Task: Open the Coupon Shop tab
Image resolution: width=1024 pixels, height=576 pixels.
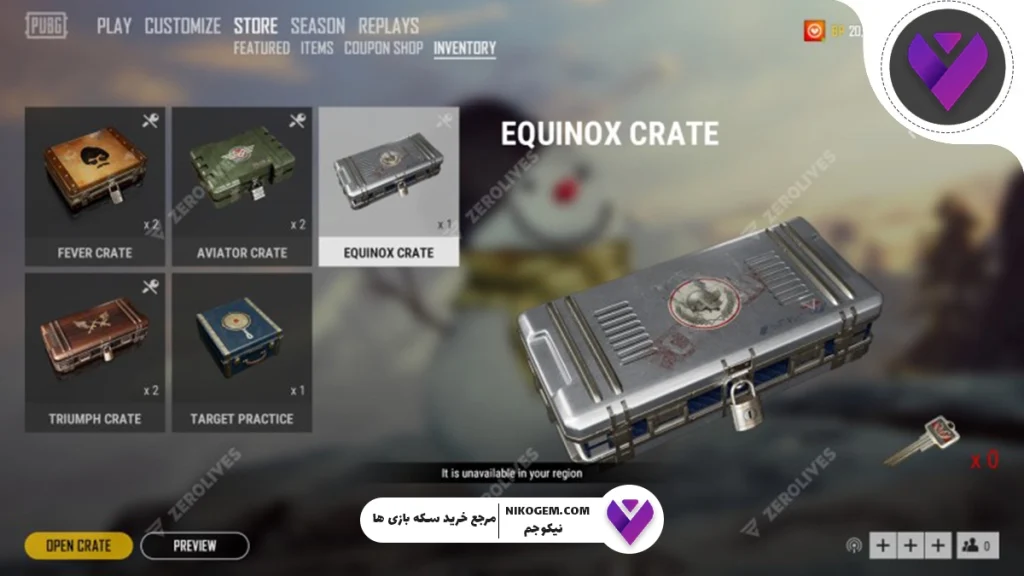Action: 383,48
